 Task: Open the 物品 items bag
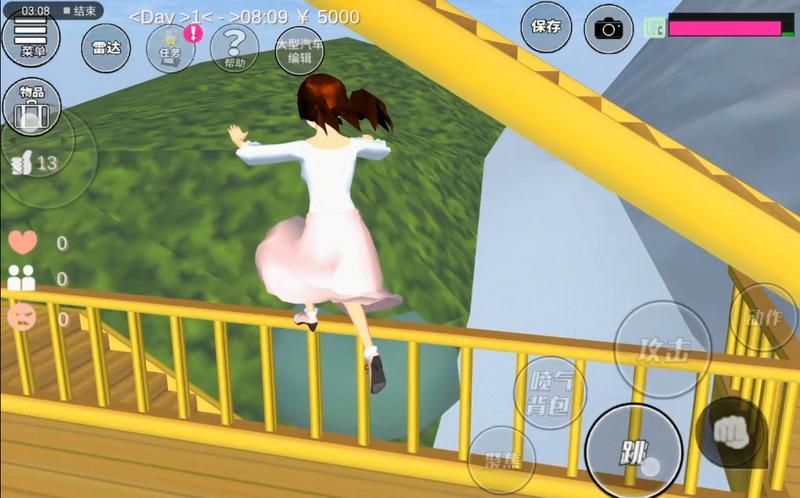pyautogui.click(x=31, y=104)
